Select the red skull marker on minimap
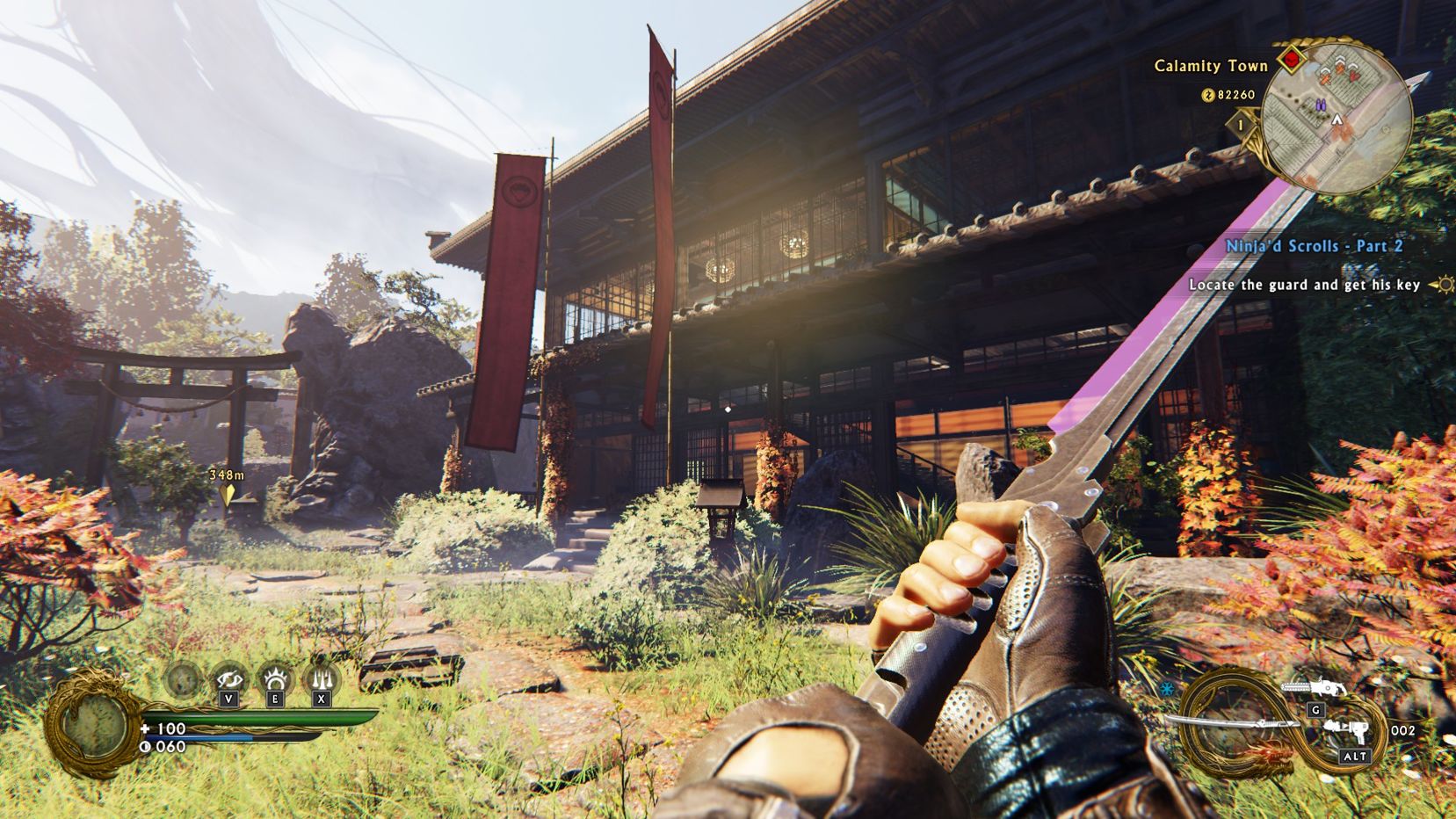1456x819 pixels. [x=1290, y=60]
